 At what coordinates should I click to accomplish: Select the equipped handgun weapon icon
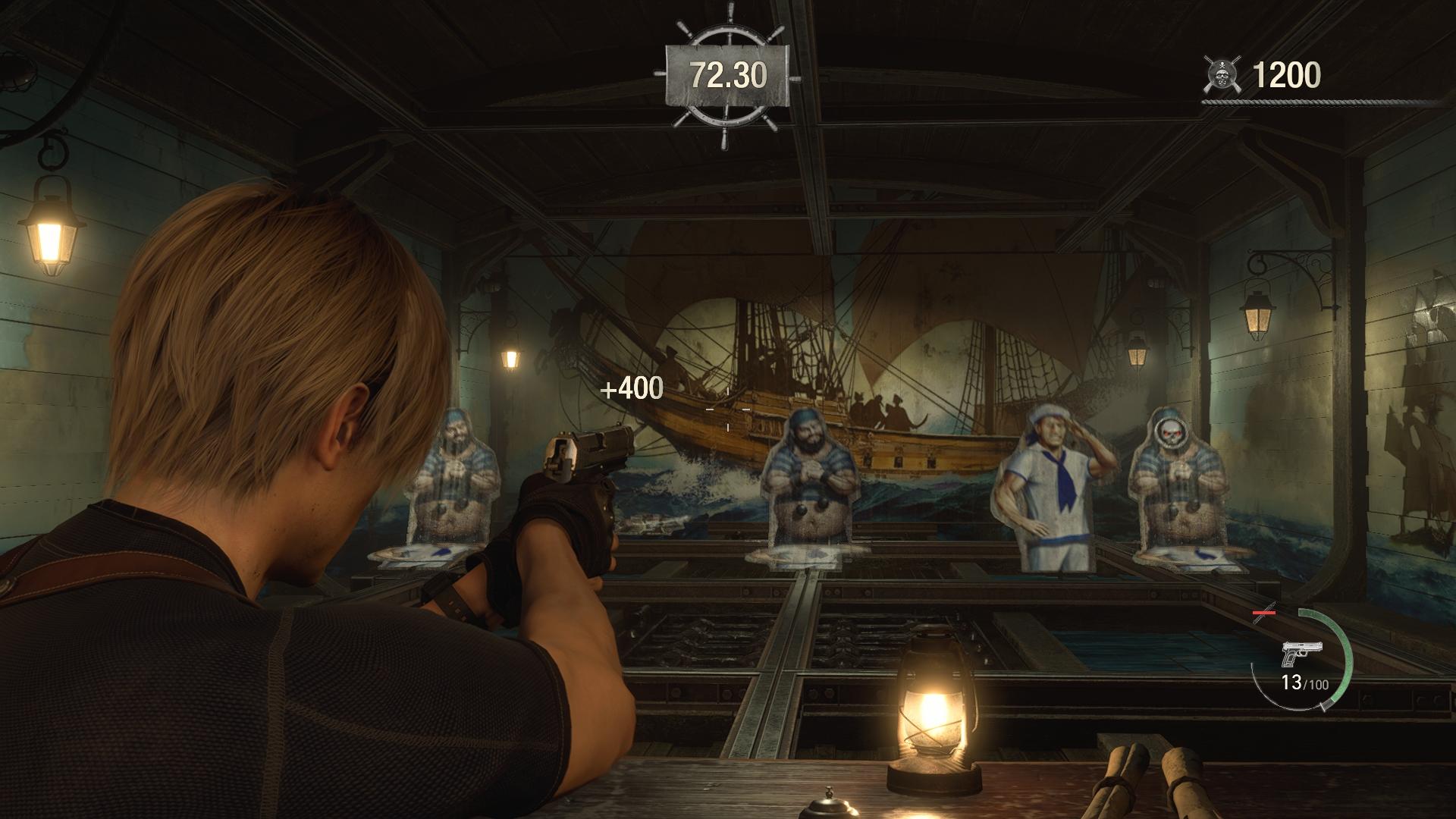click(1302, 653)
